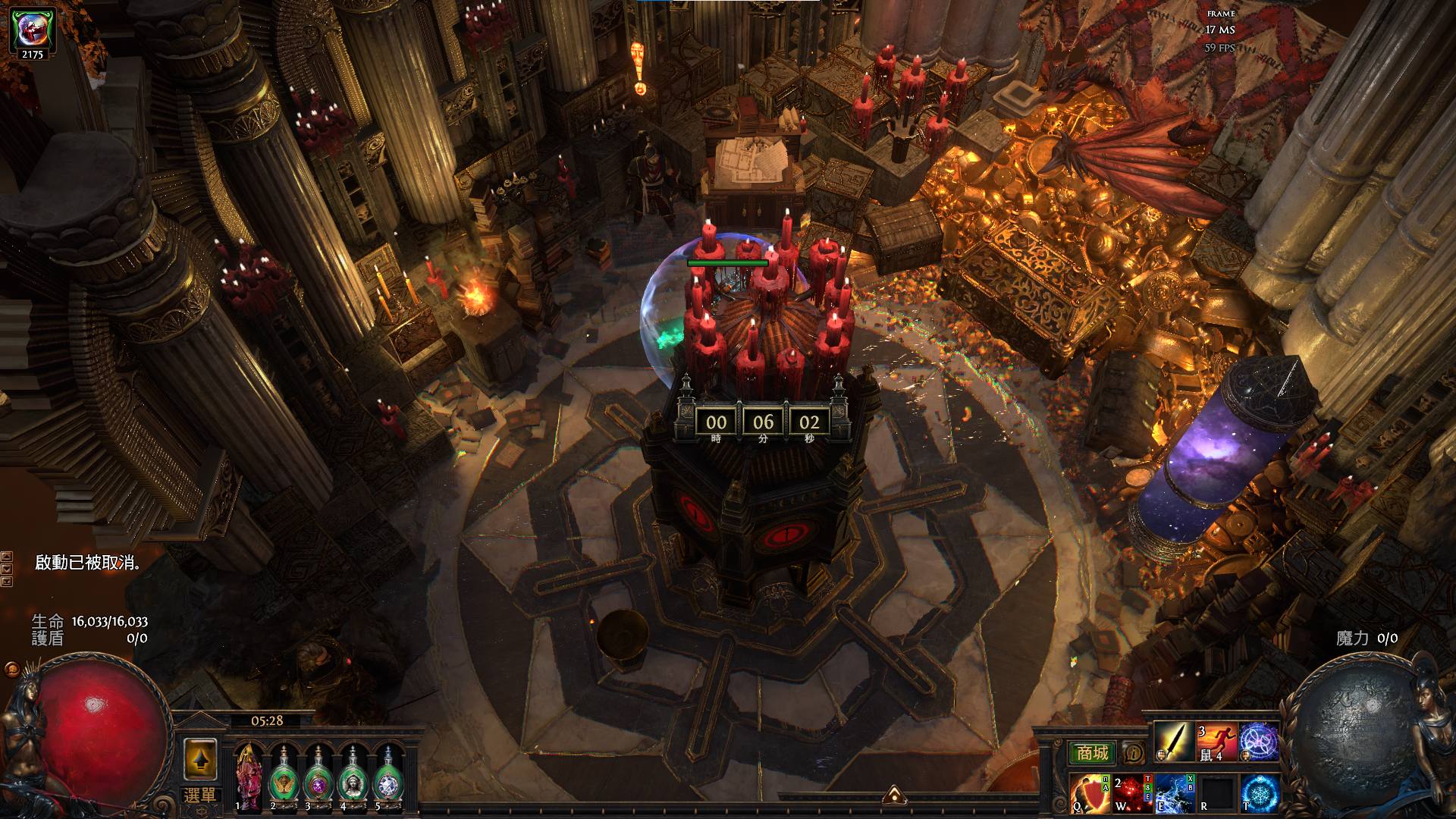Viewport: 1456px width, 819px height.
Task: Activate the red glowing orbs skill on W
Action: [1132, 793]
